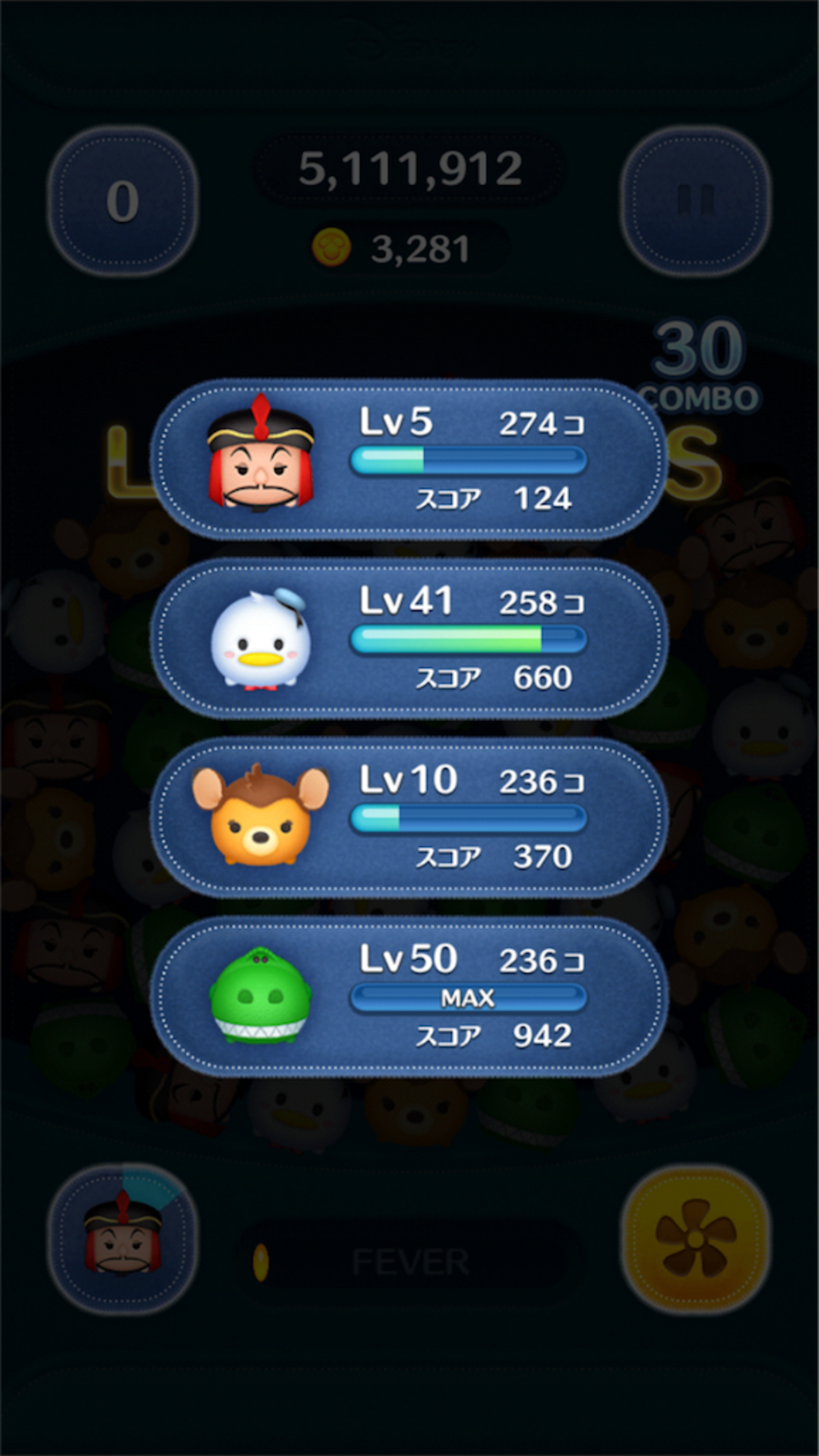Select the Jafar Lv 5 result row
Screen dimensions: 819x1456
[x=408, y=459]
